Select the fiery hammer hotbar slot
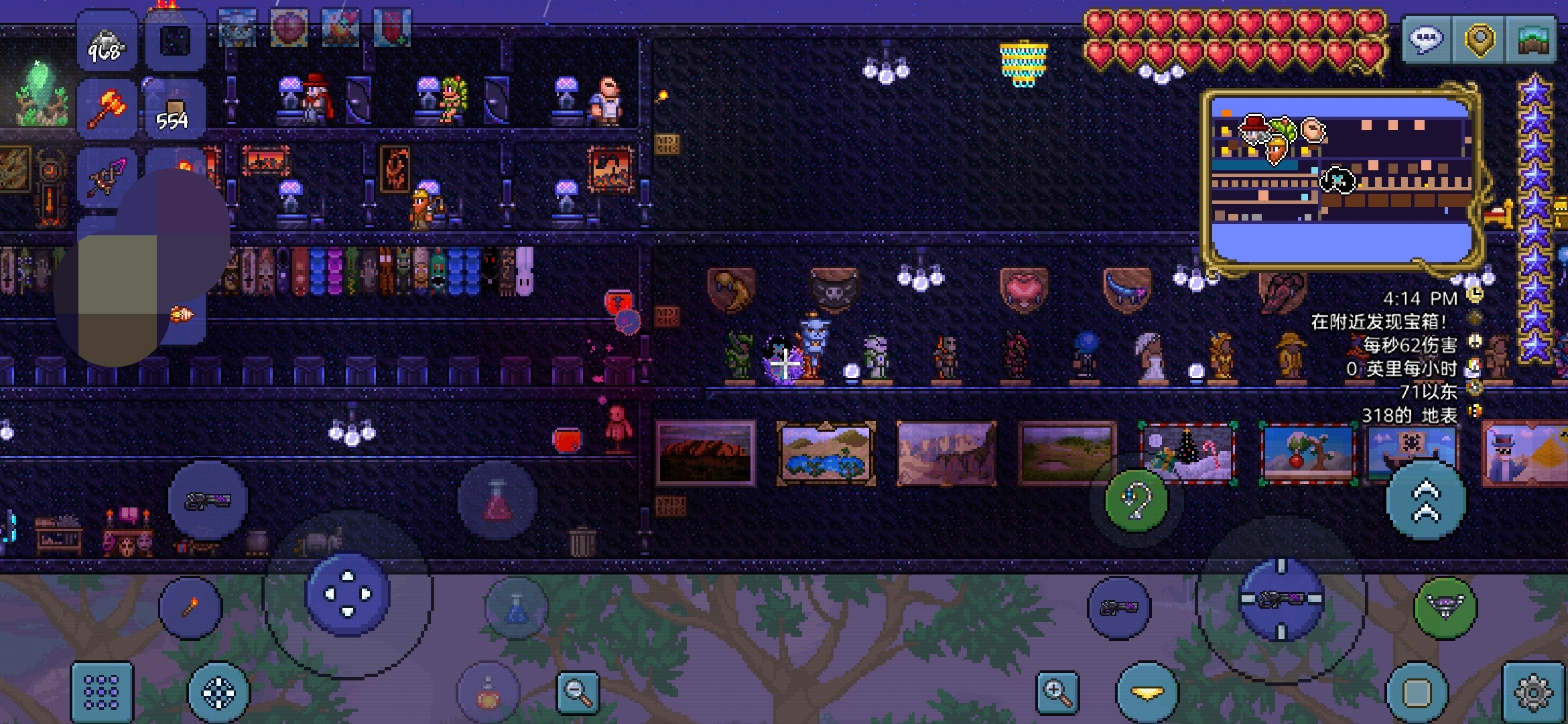 tap(107, 109)
